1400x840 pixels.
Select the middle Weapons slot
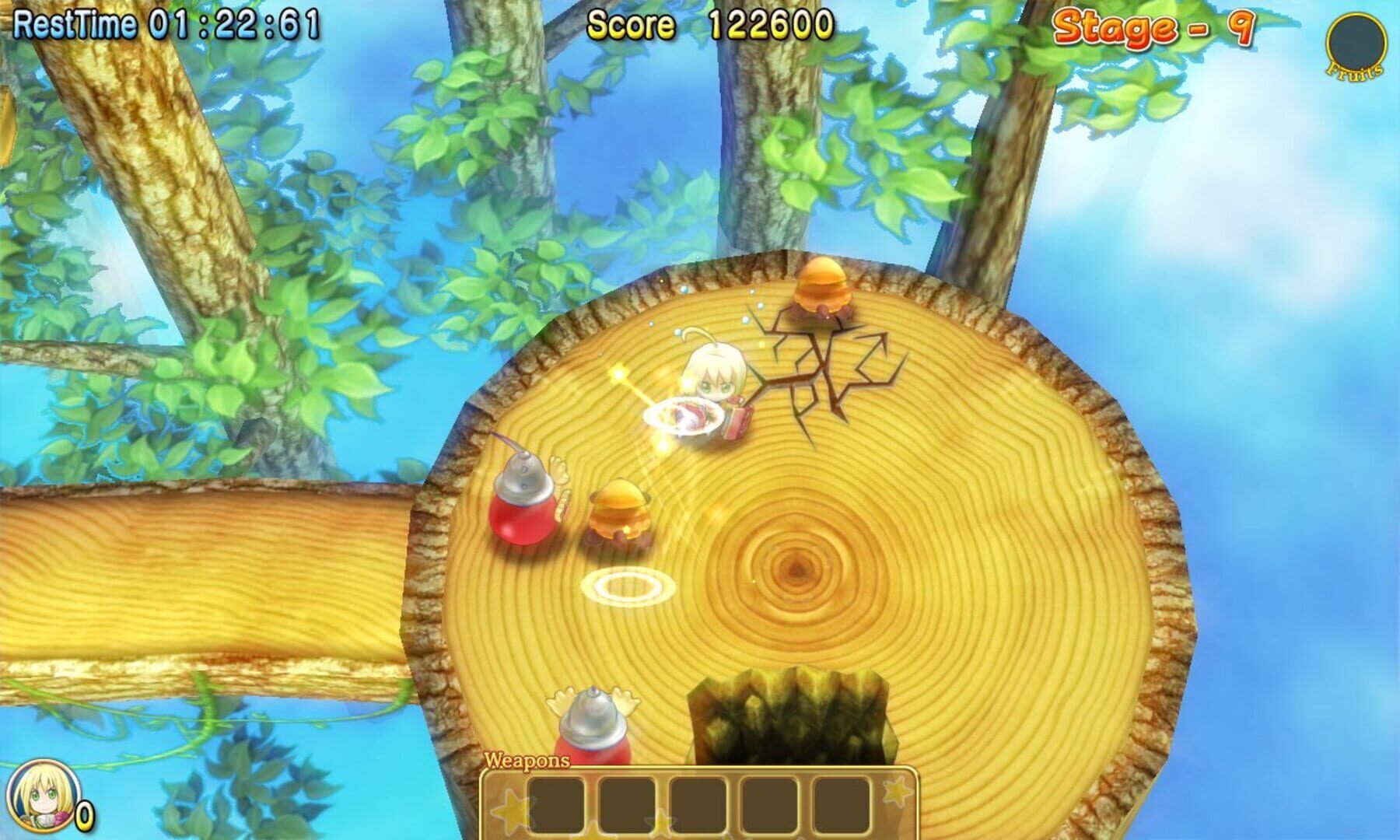tap(698, 805)
